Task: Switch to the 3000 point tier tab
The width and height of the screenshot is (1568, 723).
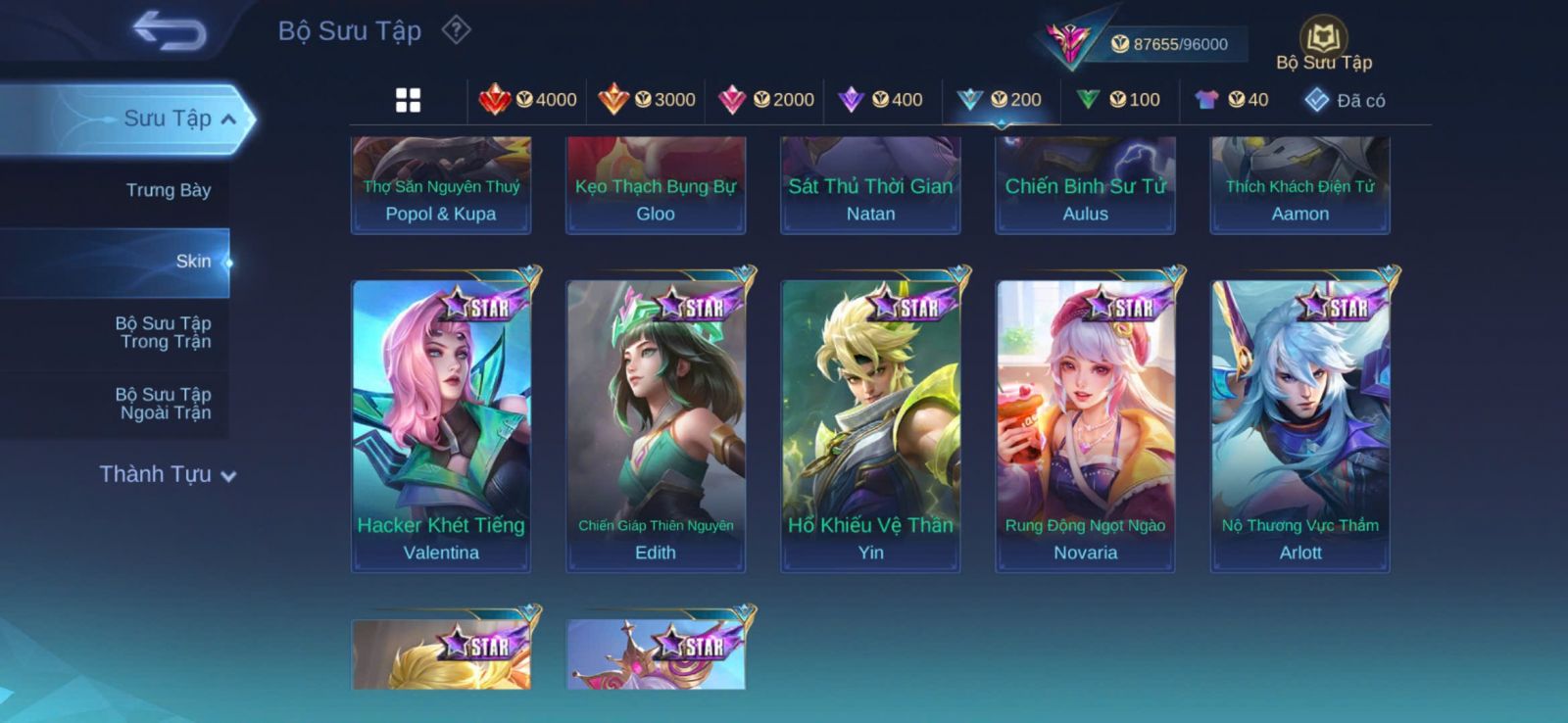Action: (x=647, y=100)
